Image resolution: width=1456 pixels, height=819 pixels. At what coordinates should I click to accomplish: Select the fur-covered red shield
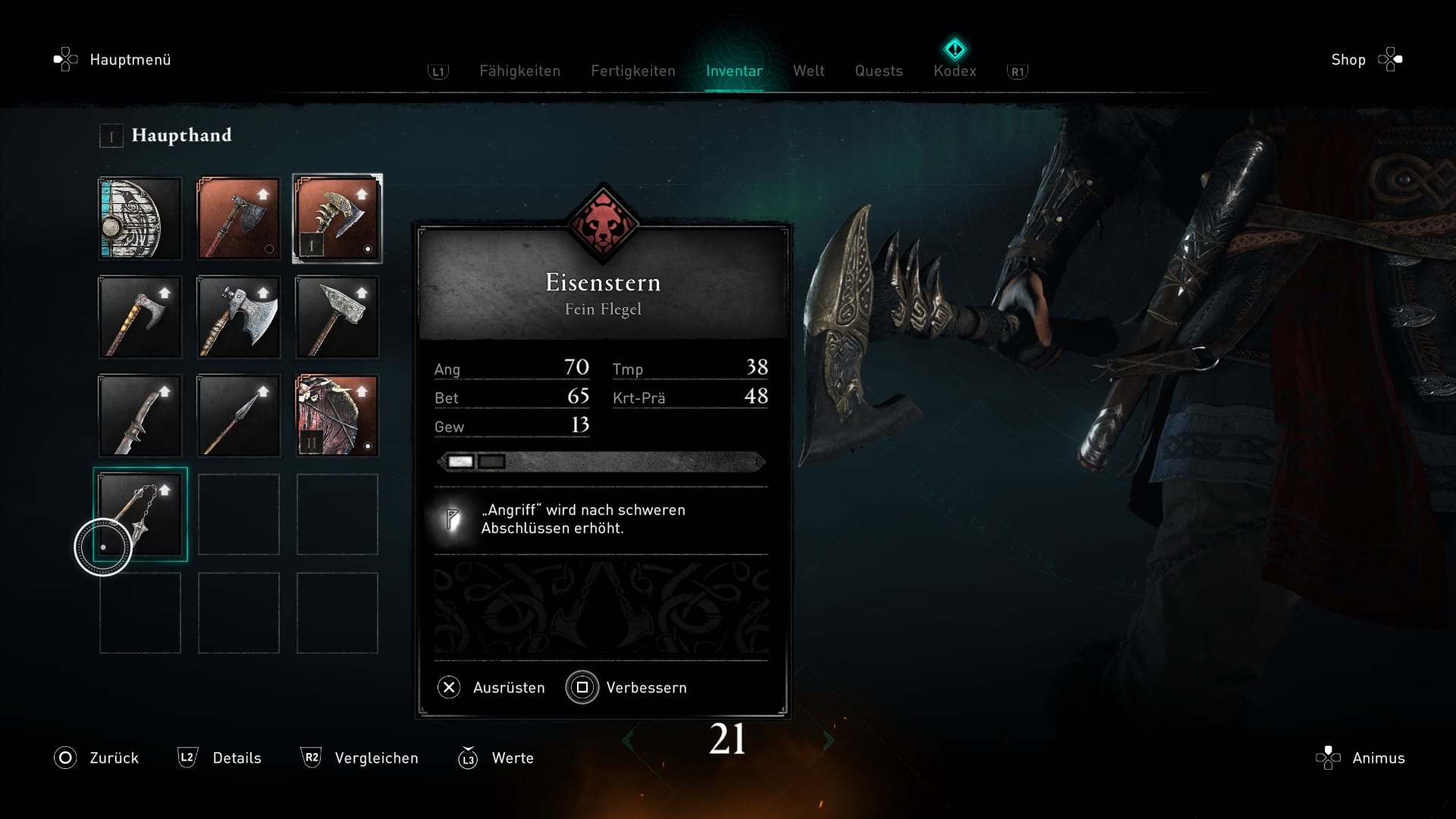tap(337, 416)
